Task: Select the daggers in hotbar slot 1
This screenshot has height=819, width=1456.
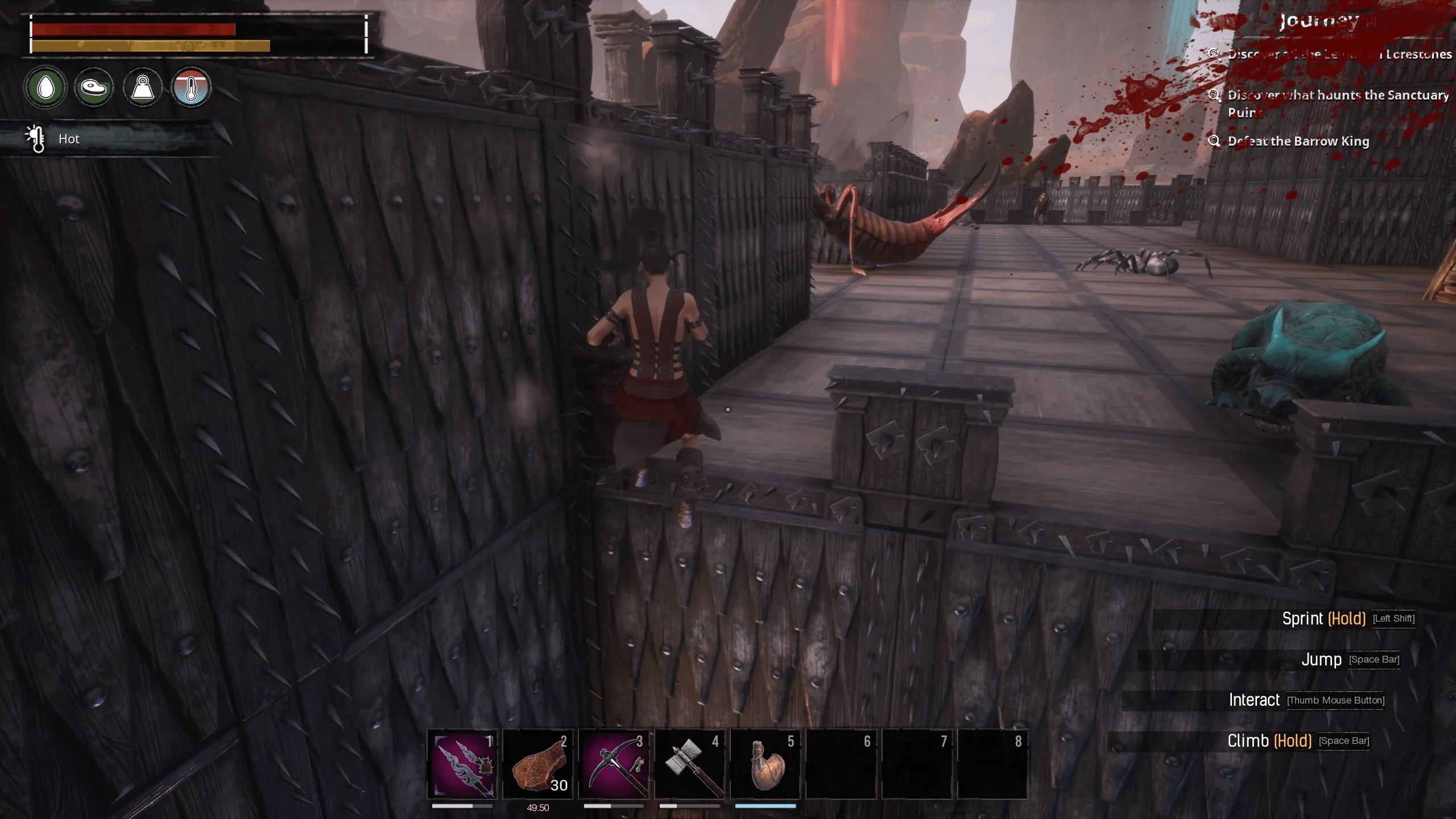Action: coord(462,764)
